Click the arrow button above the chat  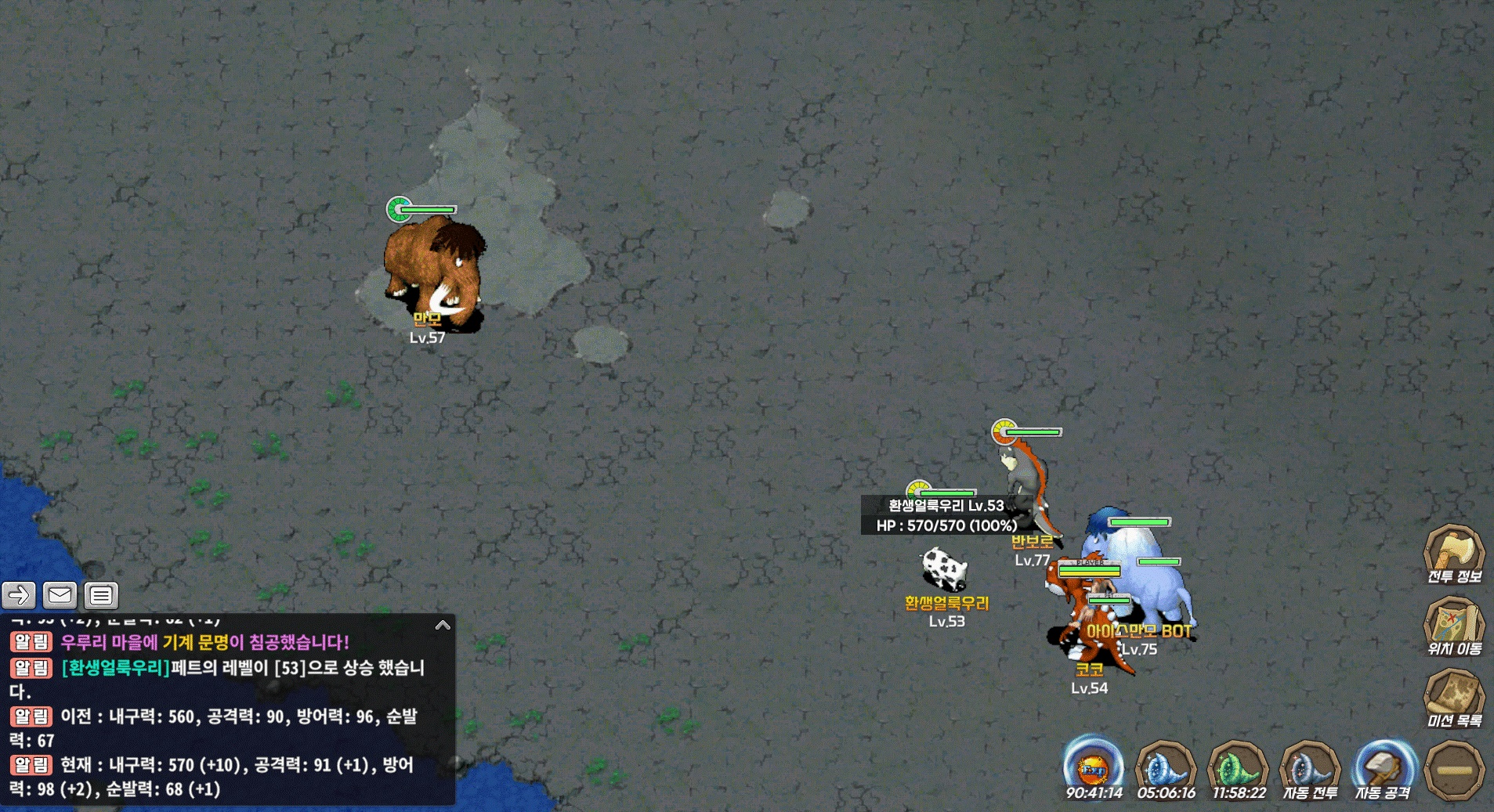[19, 596]
